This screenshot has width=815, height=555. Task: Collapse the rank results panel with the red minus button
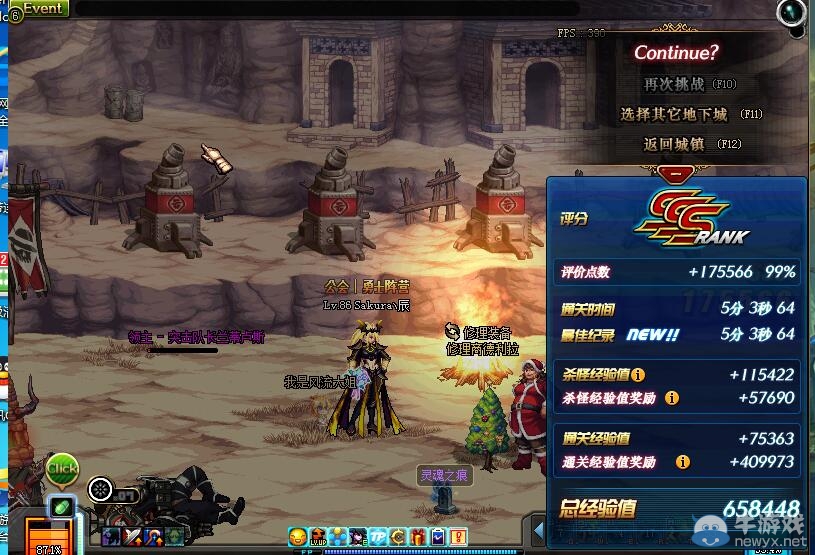coord(677,172)
